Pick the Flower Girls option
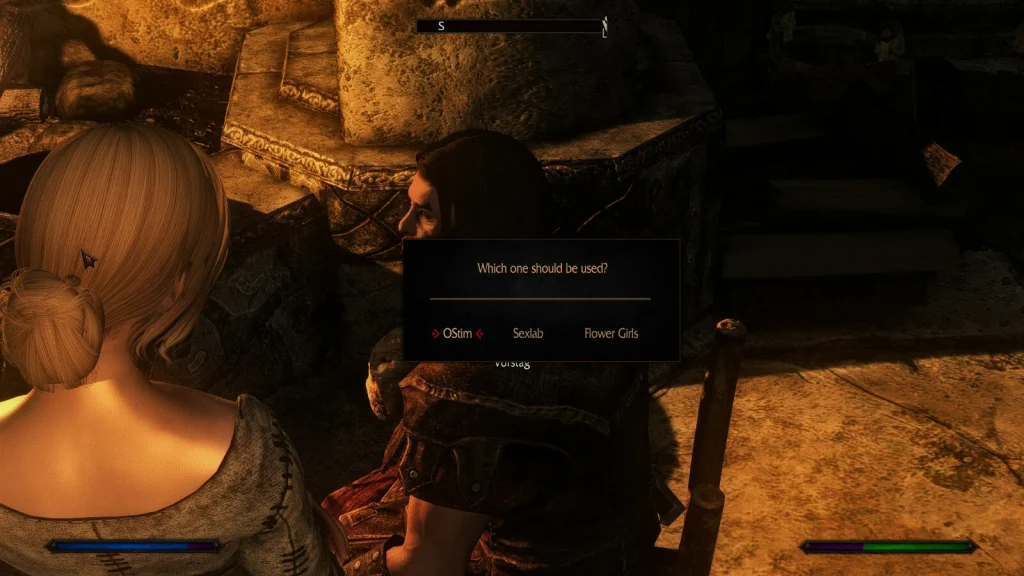This screenshot has width=1024, height=576. [610, 333]
